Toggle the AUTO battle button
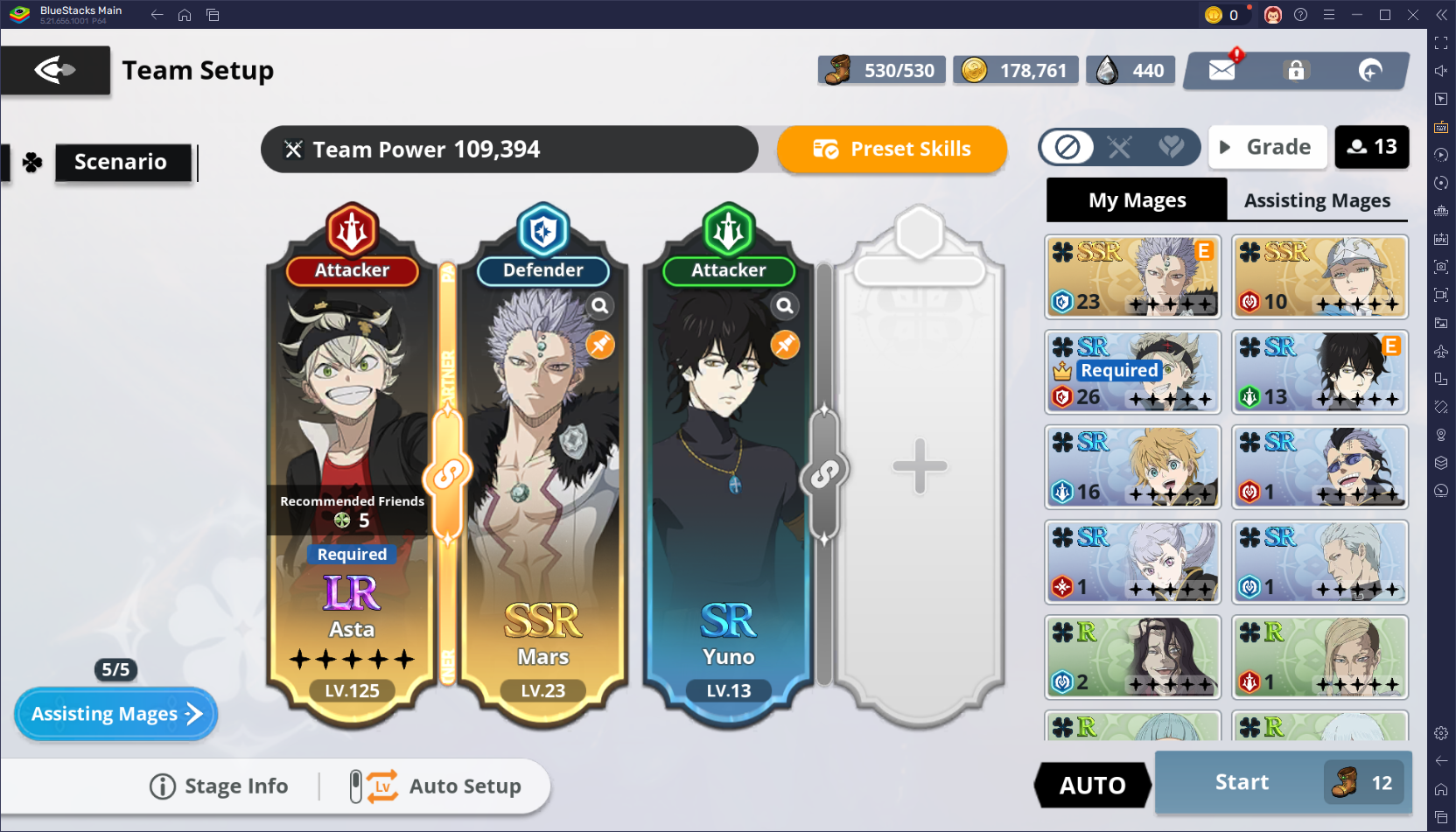This screenshot has height=832, width=1456. click(x=1092, y=785)
